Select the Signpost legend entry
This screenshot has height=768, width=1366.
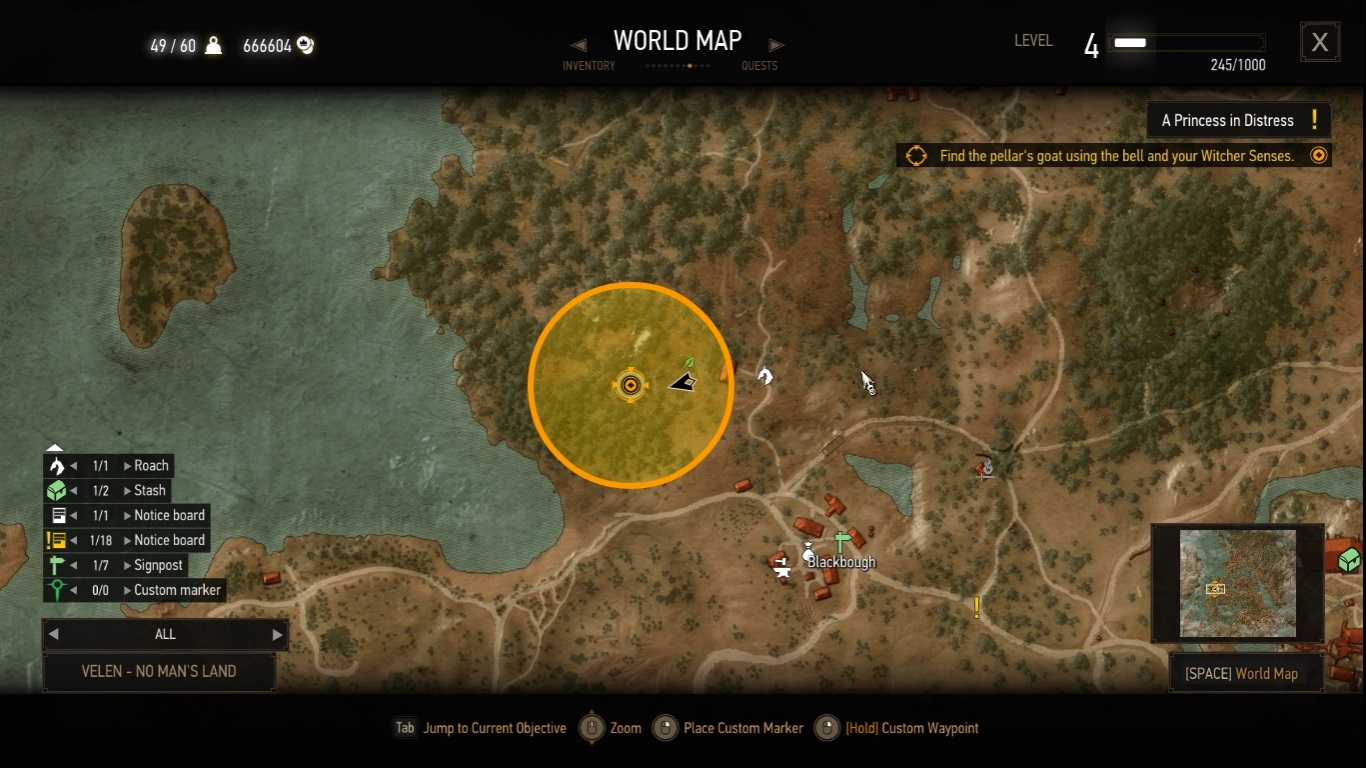click(158, 565)
